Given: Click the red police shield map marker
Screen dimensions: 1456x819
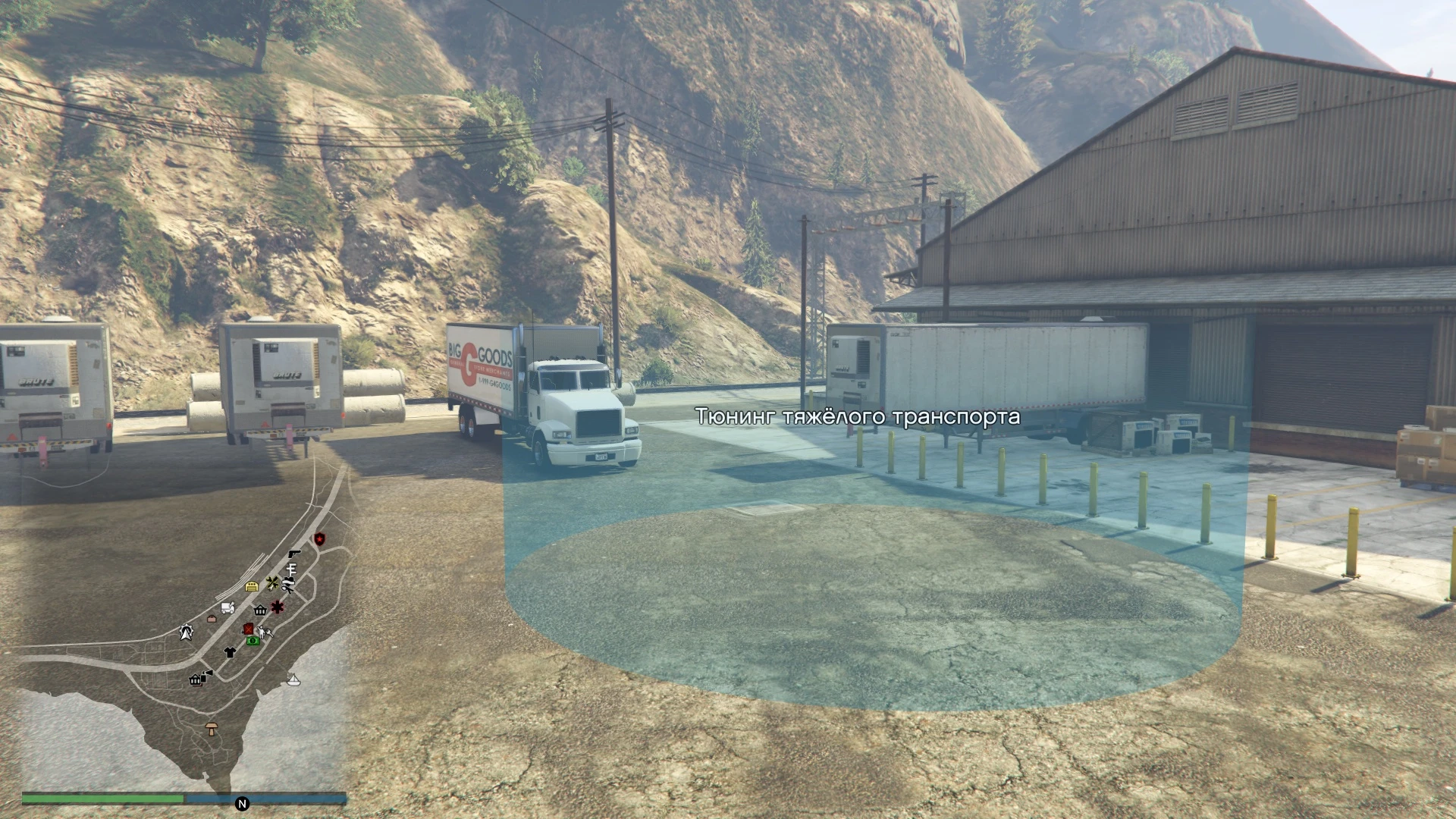Looking at the screenshot, I should pyautogui.click(x=319, y=538).
